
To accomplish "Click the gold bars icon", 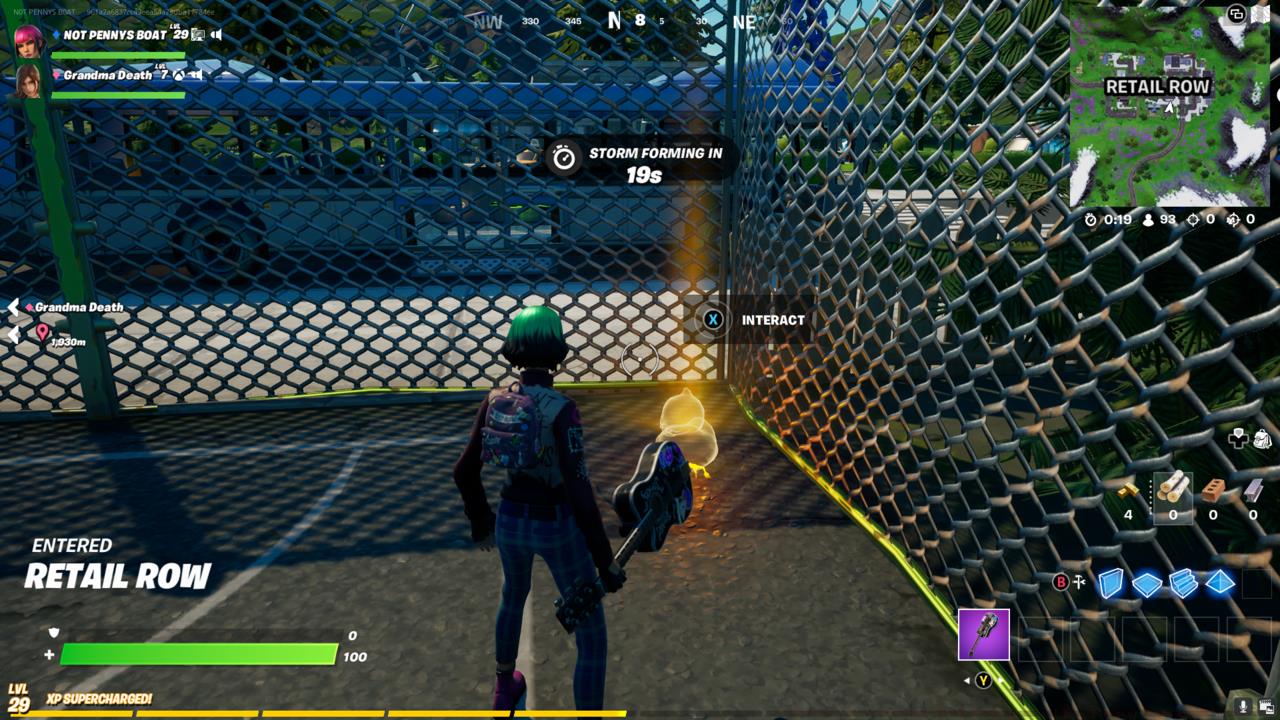I will (x=1128, y=490).
